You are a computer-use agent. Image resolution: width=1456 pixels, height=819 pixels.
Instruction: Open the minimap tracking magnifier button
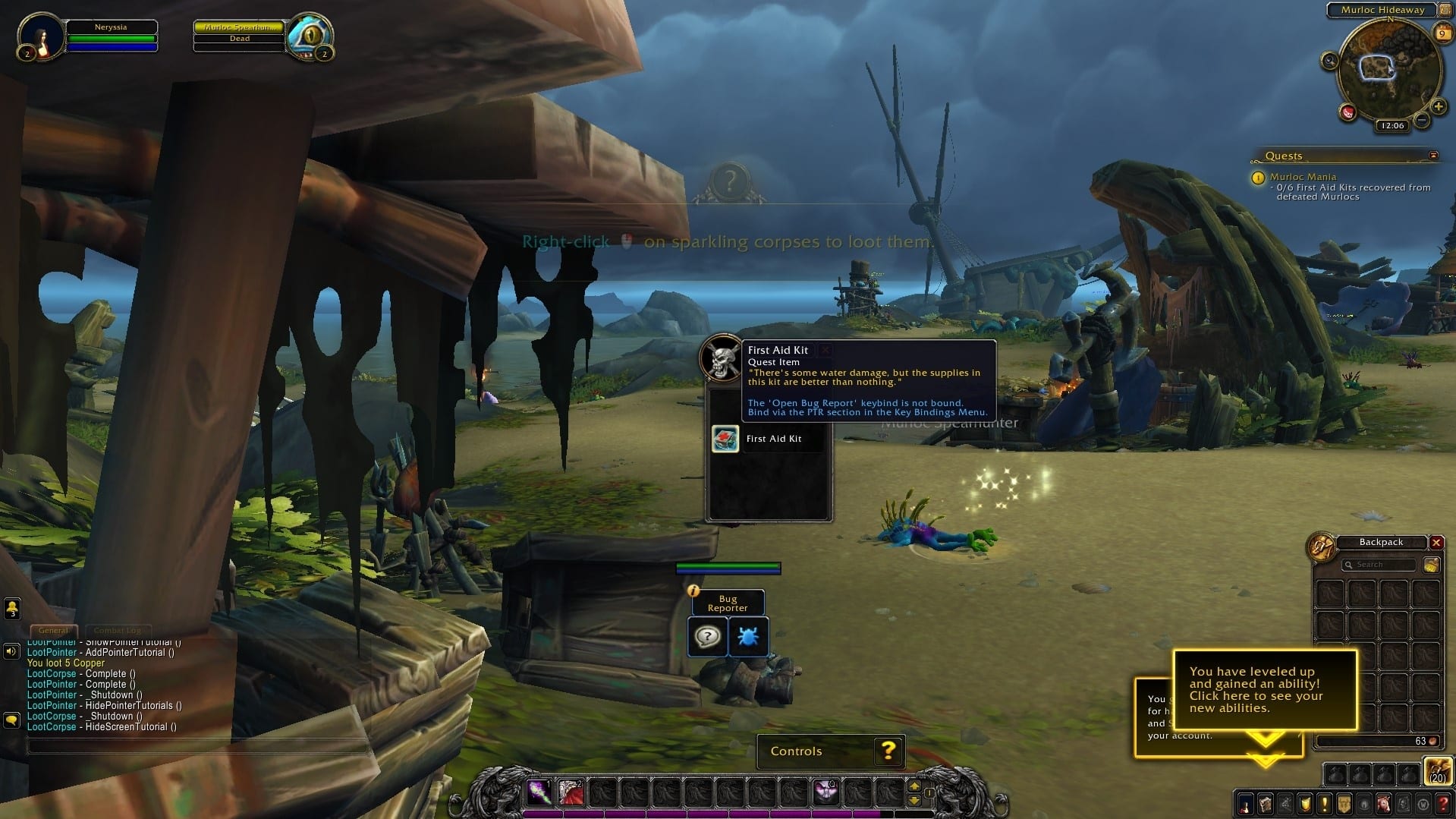click(x=1329, y=61)
